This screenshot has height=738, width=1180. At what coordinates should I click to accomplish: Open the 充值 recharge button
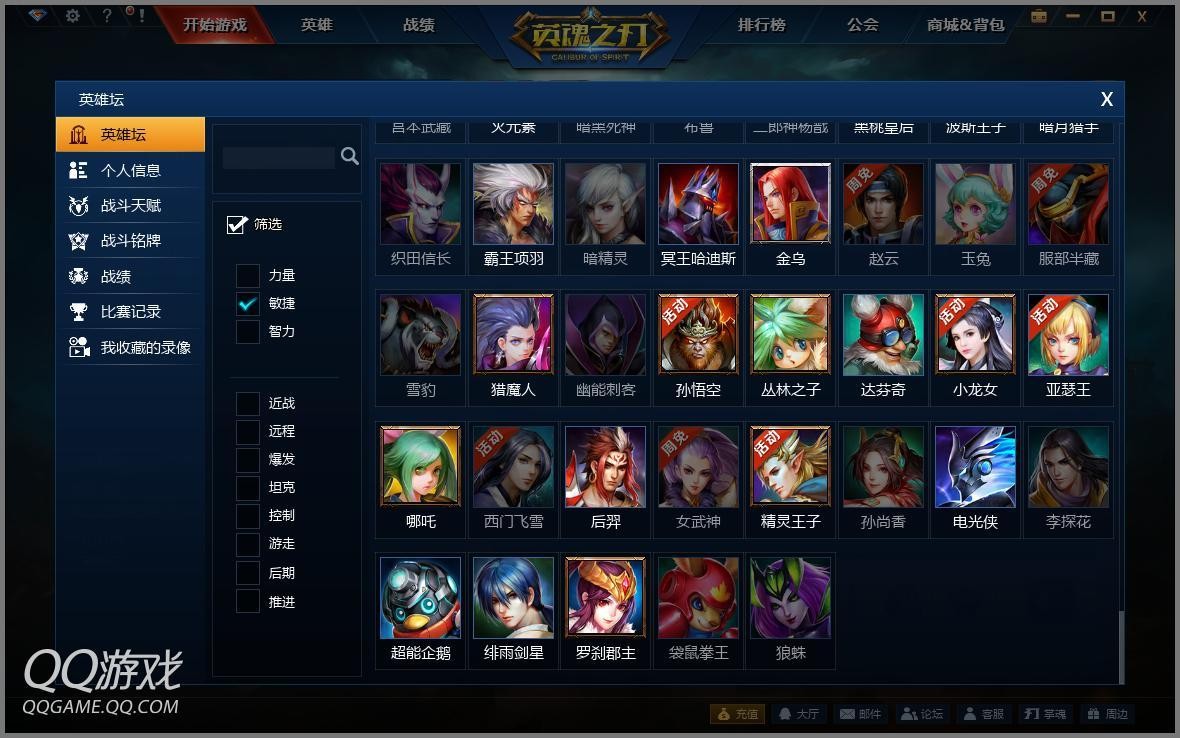click(737, 714)
